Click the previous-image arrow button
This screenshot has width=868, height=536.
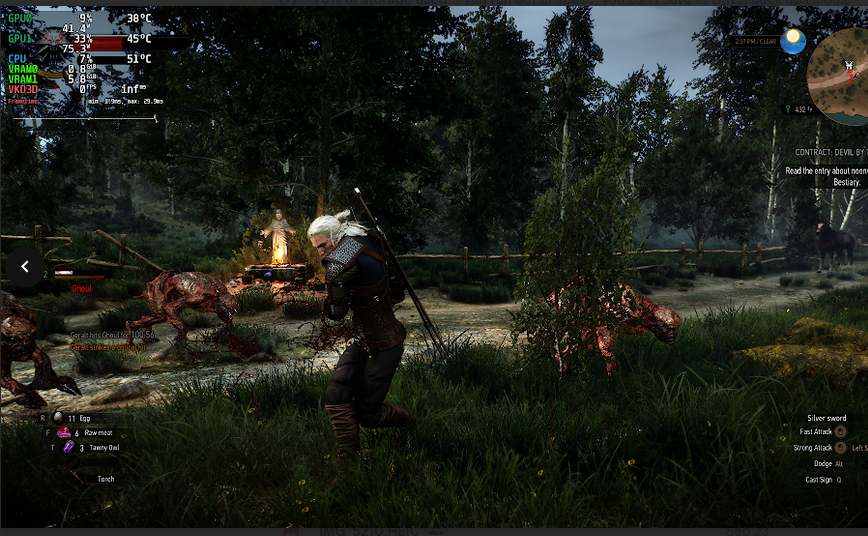point(24,267)
